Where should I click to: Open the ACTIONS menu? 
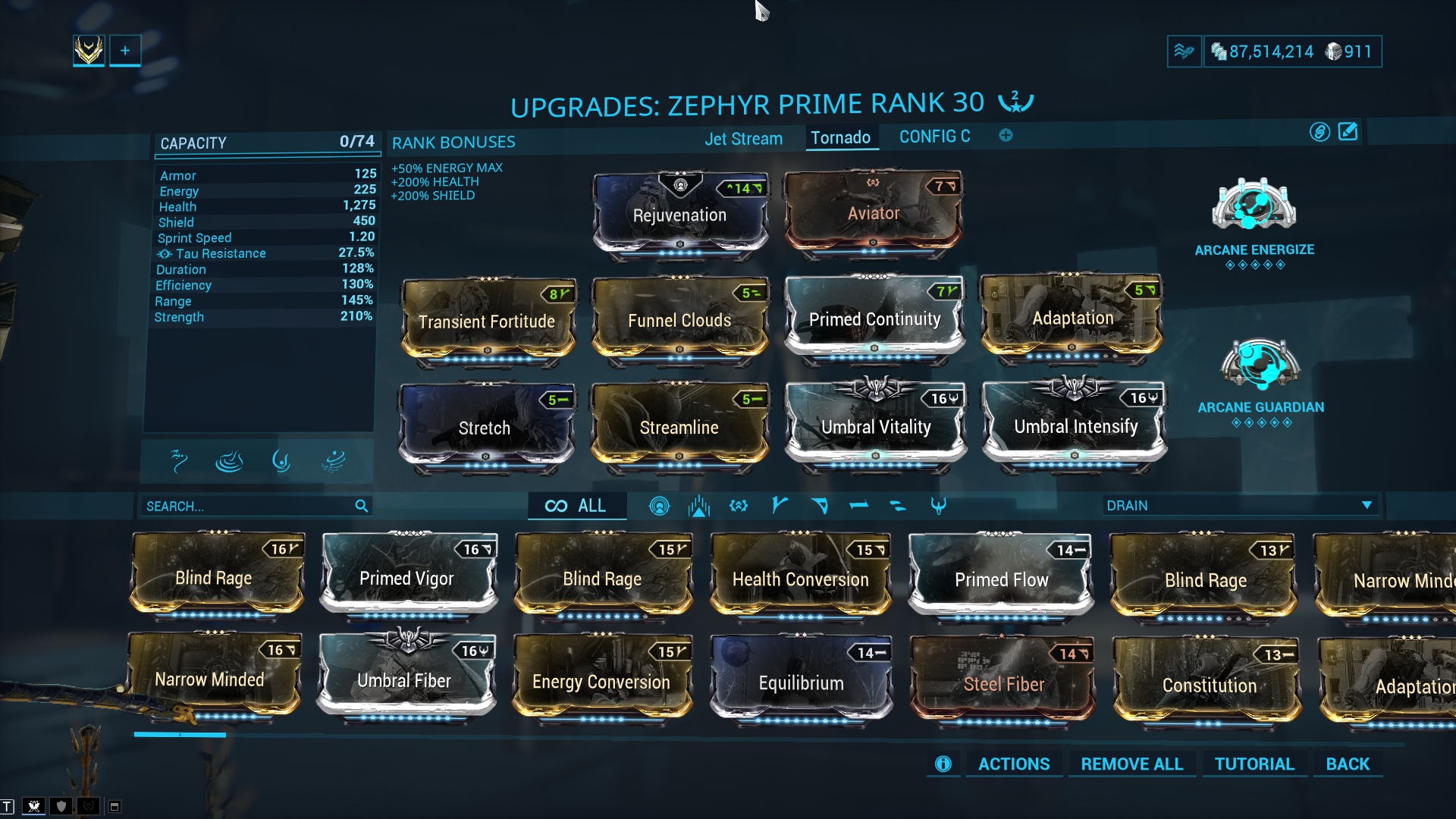(1014, 764)
